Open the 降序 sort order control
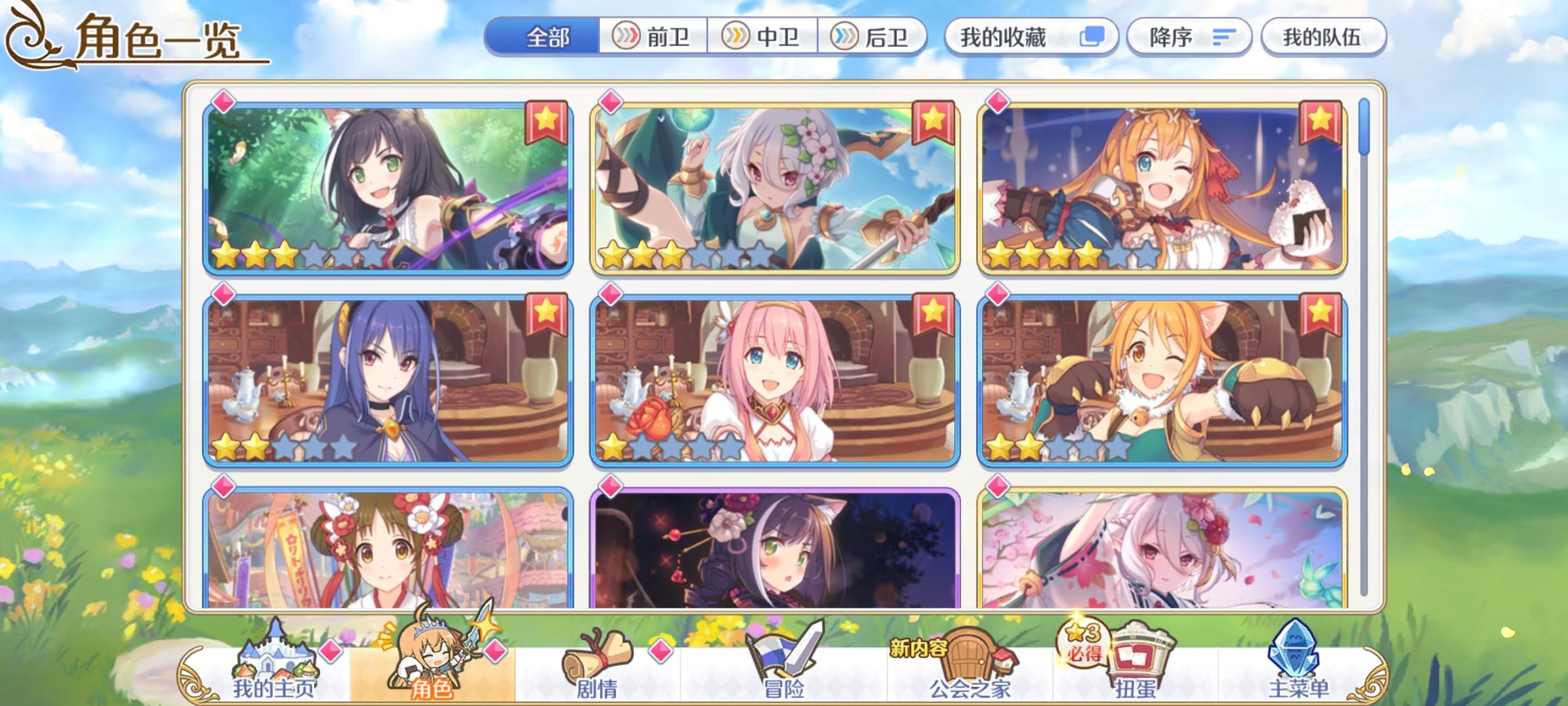 pos(1190,39)
